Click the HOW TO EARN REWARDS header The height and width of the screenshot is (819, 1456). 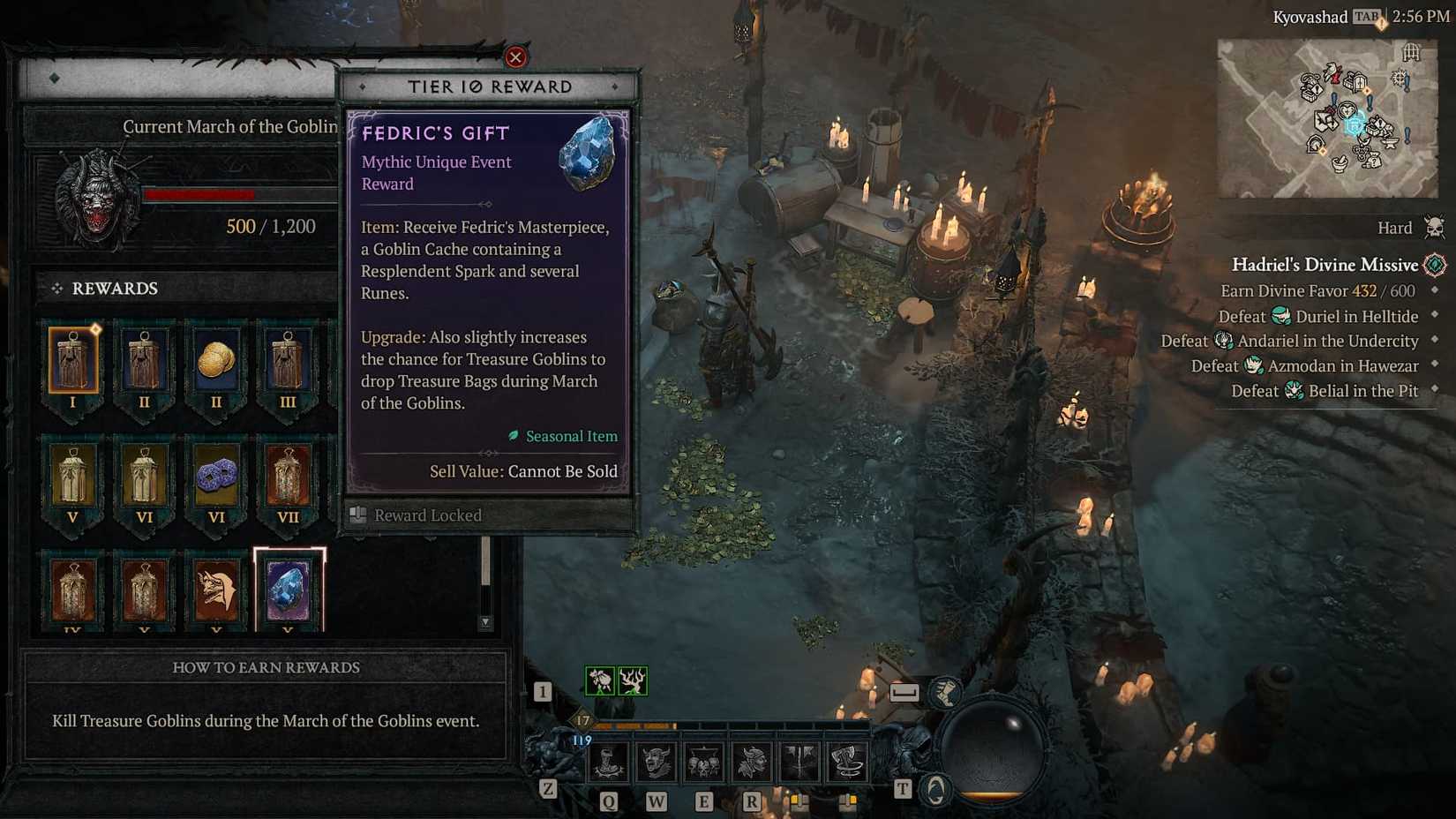pyautogui.click(x=265, y=668)
